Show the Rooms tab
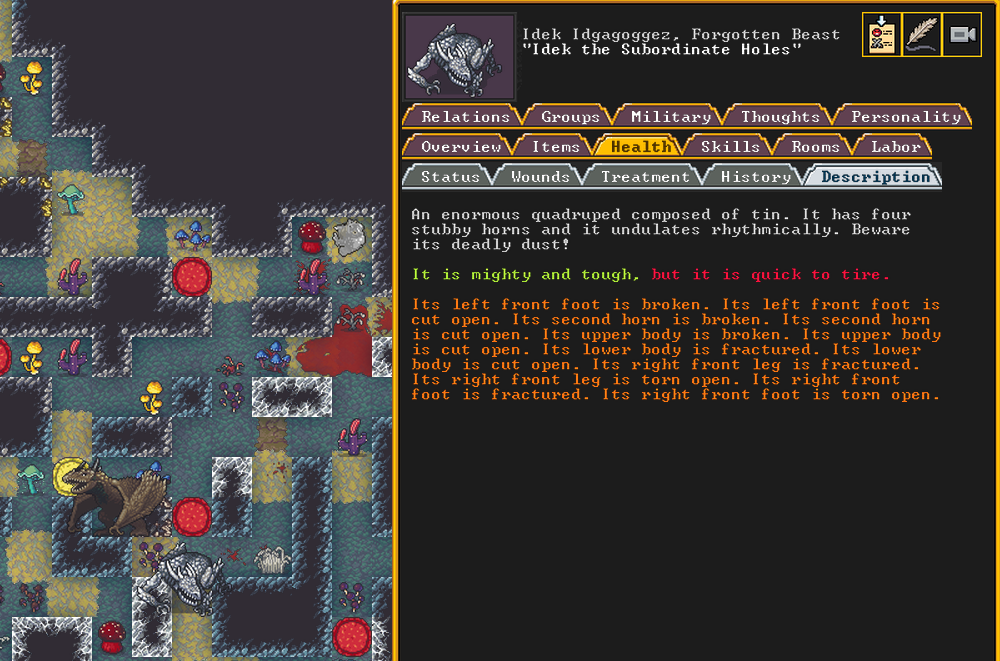The image size is (1000, 661). [815, 147]
